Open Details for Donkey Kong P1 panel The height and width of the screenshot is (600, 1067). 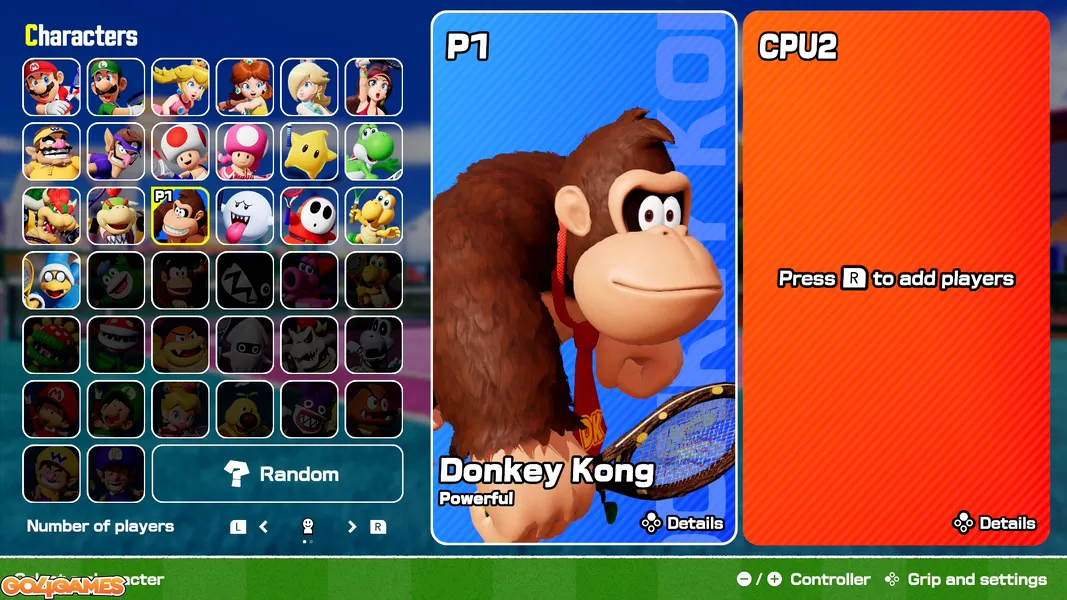(683, 523)
